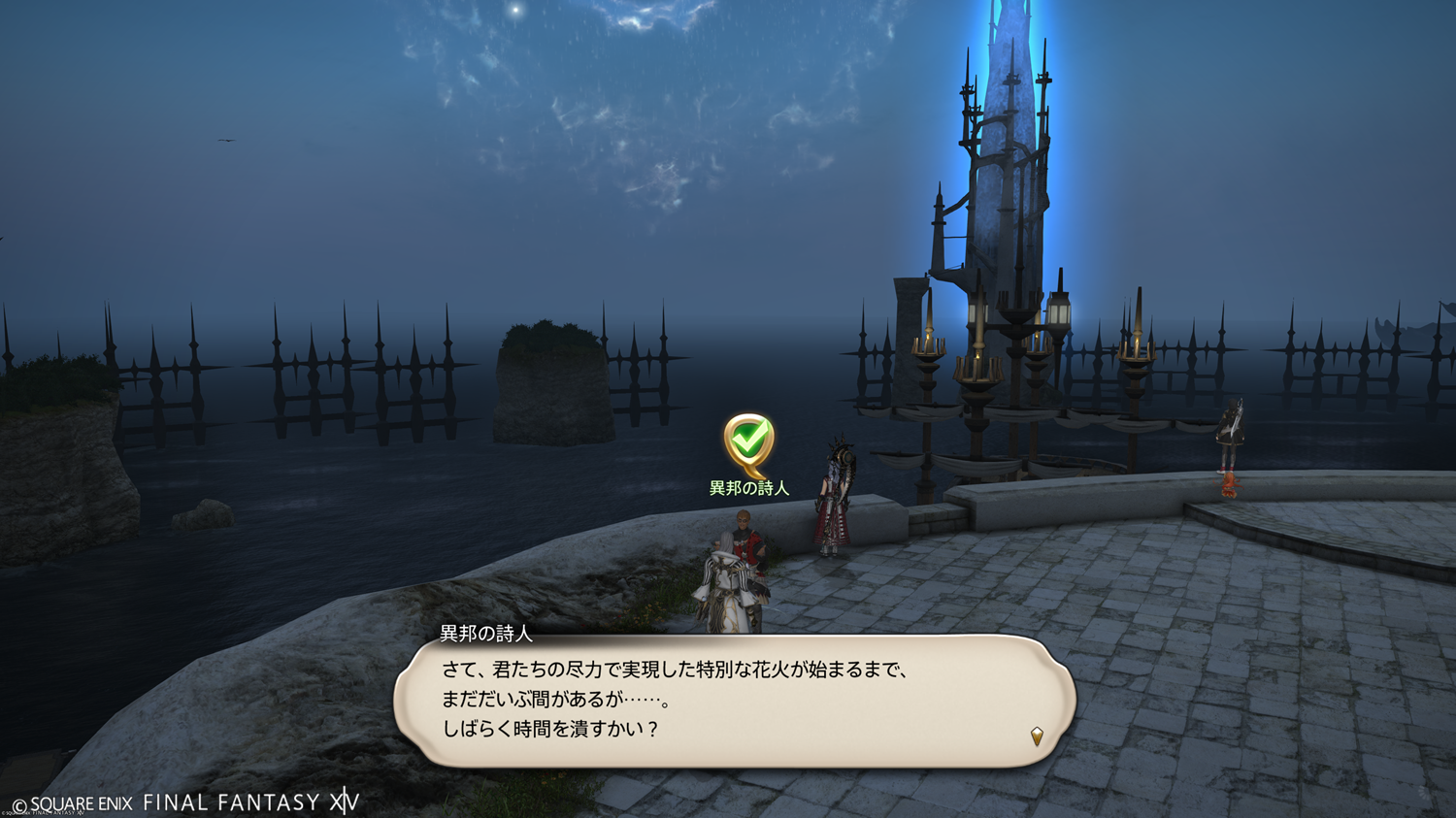Select the green 異邦の詩人 nameplate label
Viewport: 1456px width, 818px height.
(x=748, y=488)
